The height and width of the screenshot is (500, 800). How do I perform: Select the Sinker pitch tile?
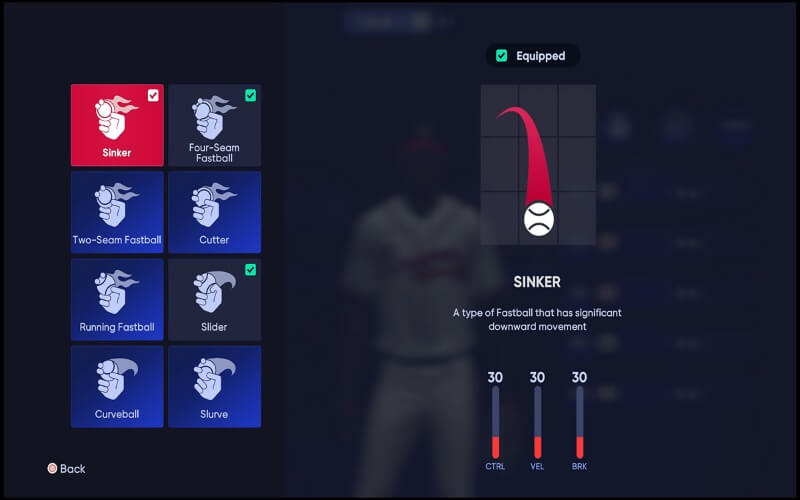(x=117, y=125)
